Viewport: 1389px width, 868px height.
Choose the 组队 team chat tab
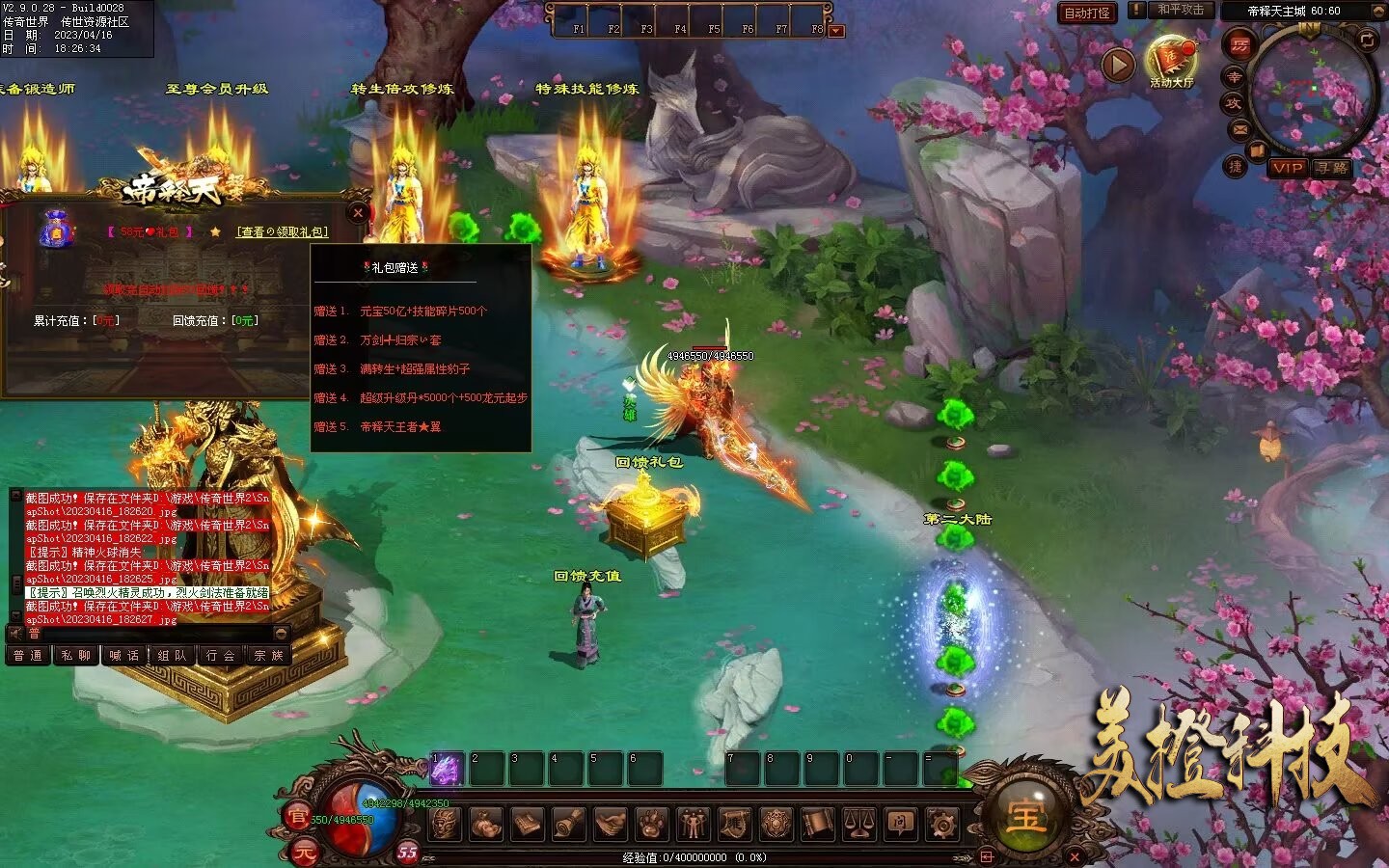point(172,655)
